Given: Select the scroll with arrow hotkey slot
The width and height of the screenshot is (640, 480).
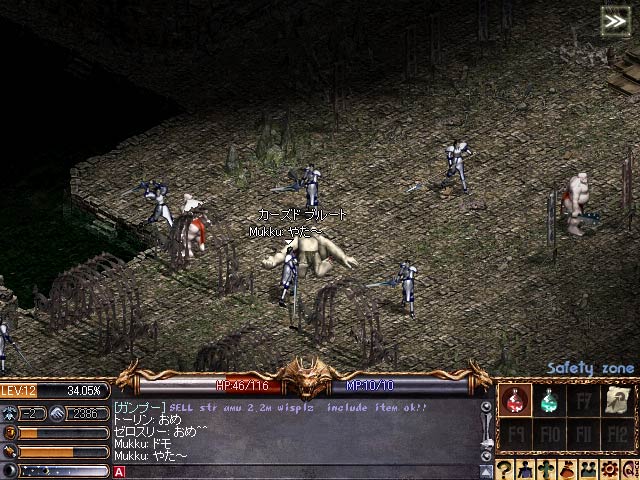Looking at the screenshot, I should (619, 401).
